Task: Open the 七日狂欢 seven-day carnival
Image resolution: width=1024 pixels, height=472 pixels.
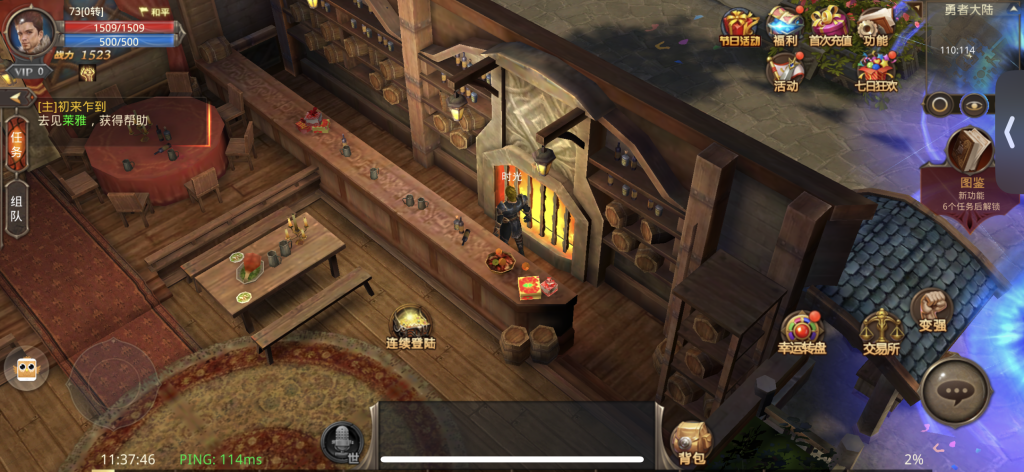Action: [x=876, y=72]
